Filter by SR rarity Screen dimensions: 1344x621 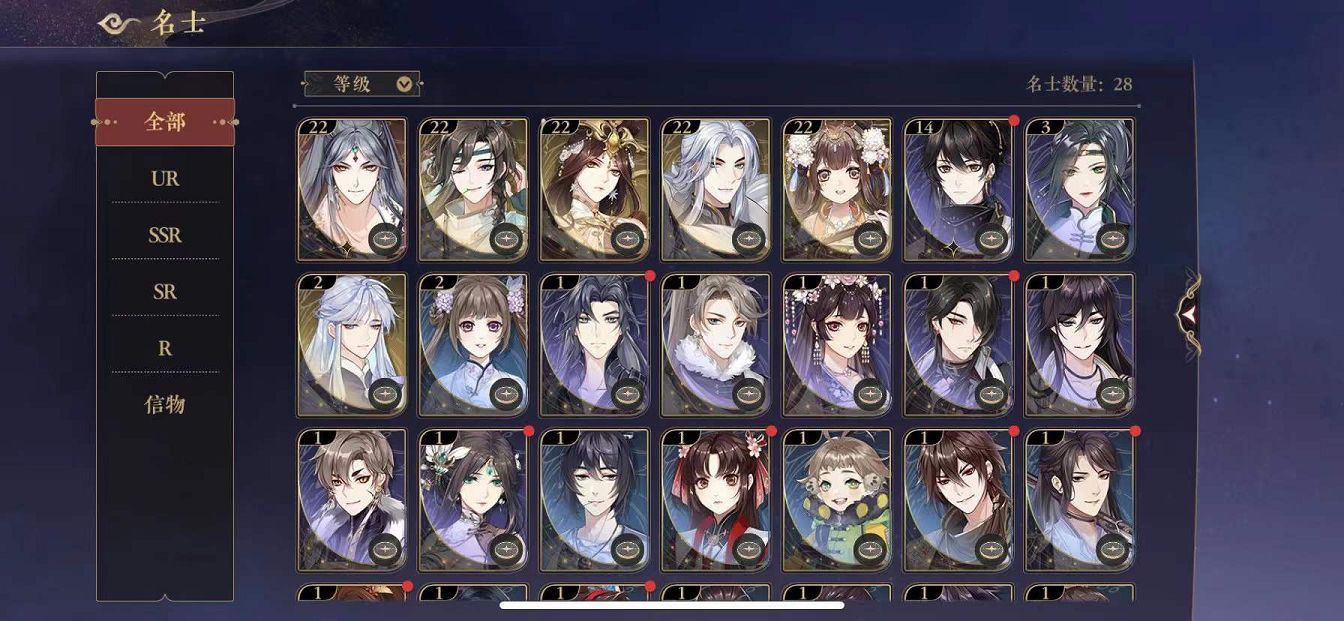coord(165,292)
